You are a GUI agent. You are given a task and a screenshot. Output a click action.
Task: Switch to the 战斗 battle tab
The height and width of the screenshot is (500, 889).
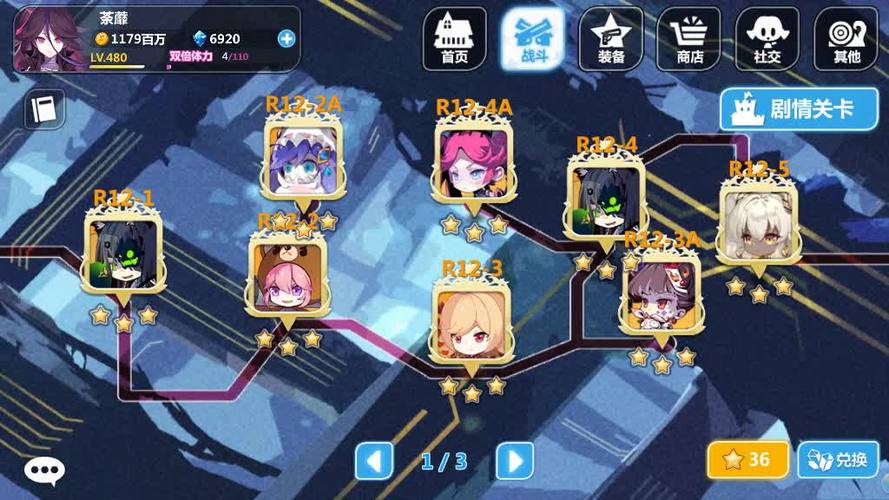click(x=532, y=40)
